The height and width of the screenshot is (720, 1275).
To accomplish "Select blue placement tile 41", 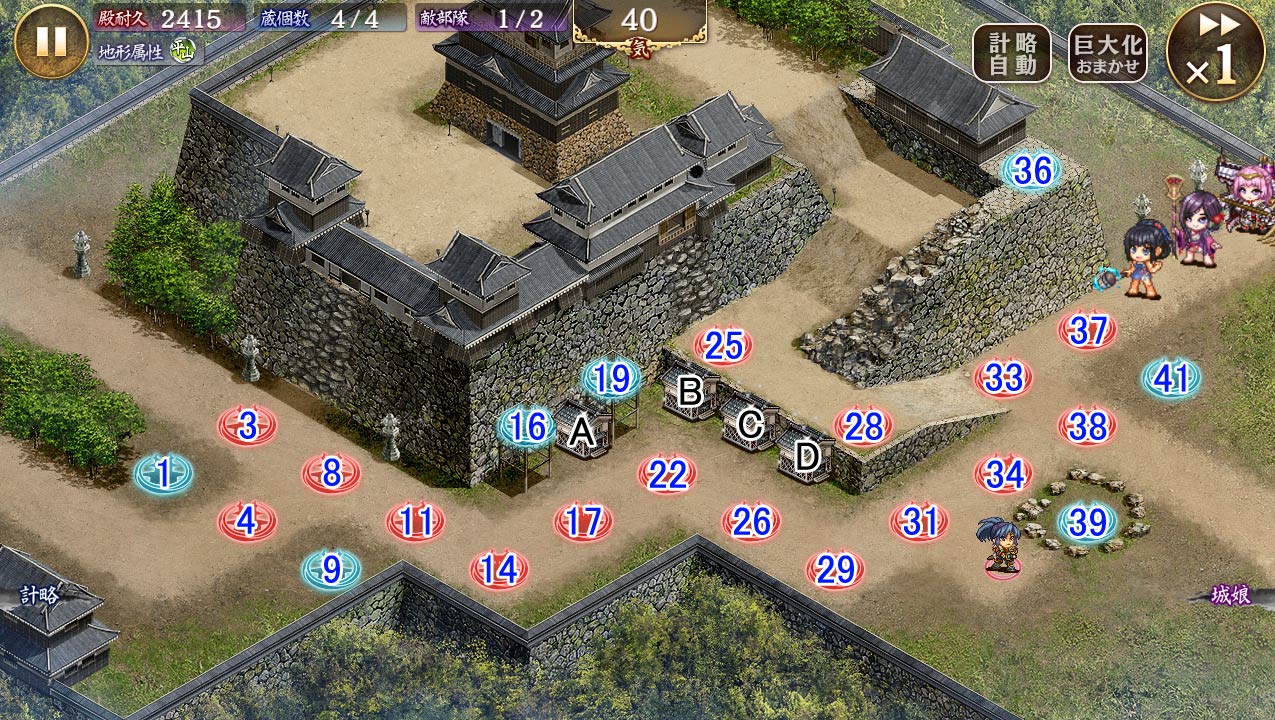I will click(1171, 379).
